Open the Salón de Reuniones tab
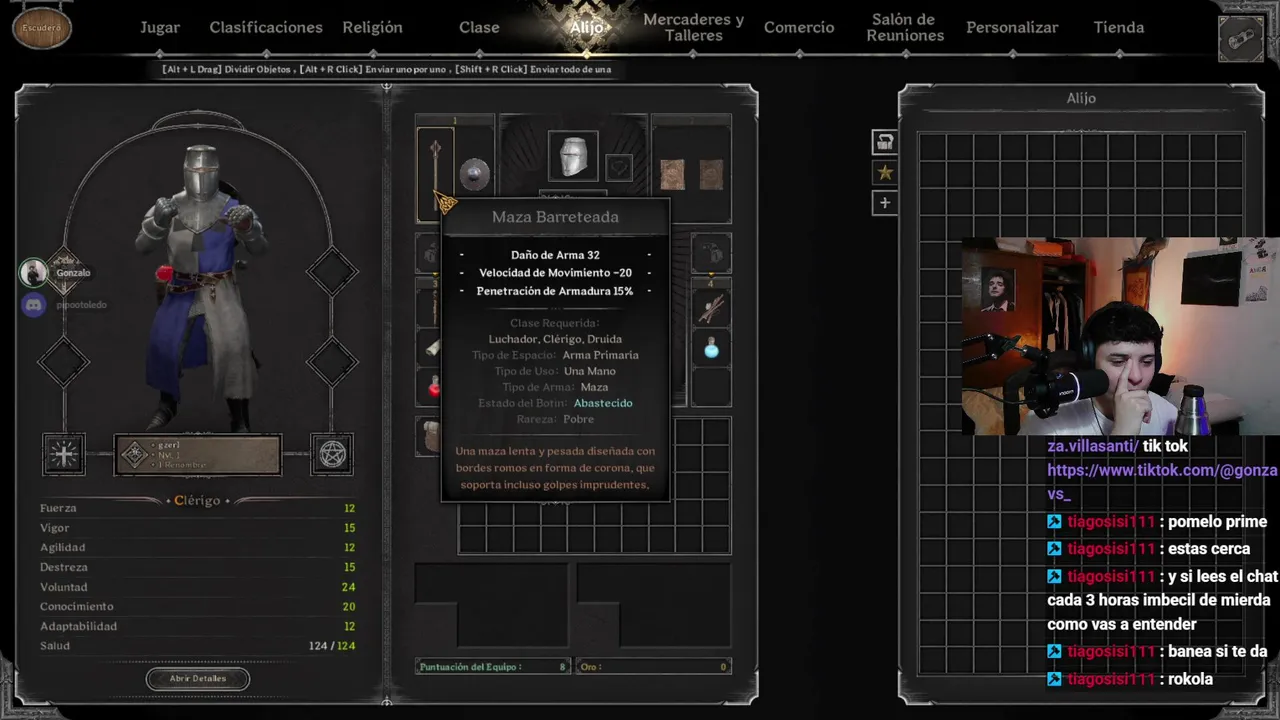 pos(905,28)
